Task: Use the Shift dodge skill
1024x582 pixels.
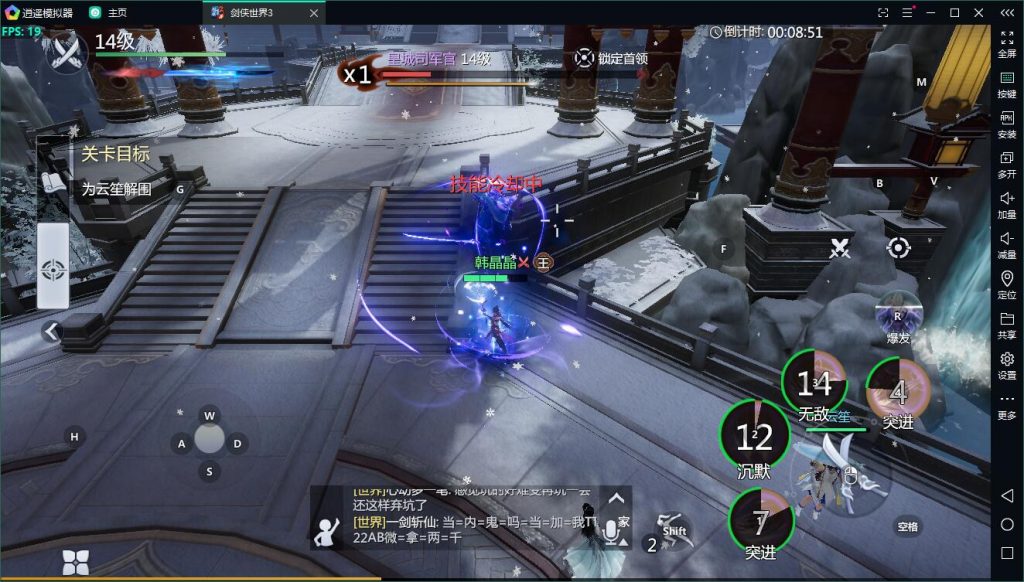Action: pos(675,531)
